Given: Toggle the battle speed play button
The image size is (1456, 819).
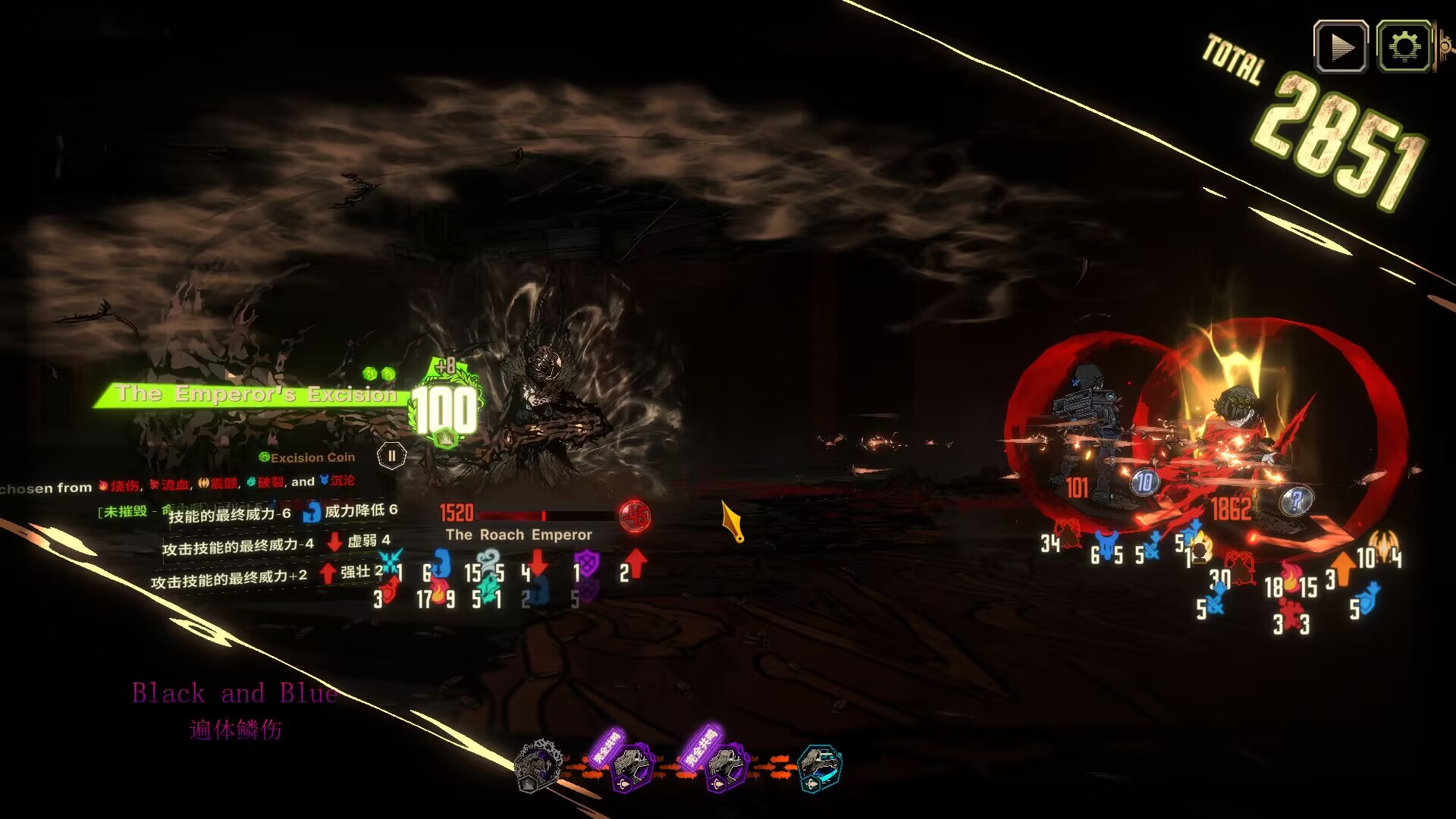Looking at the screenshot, I should 1341,47.
